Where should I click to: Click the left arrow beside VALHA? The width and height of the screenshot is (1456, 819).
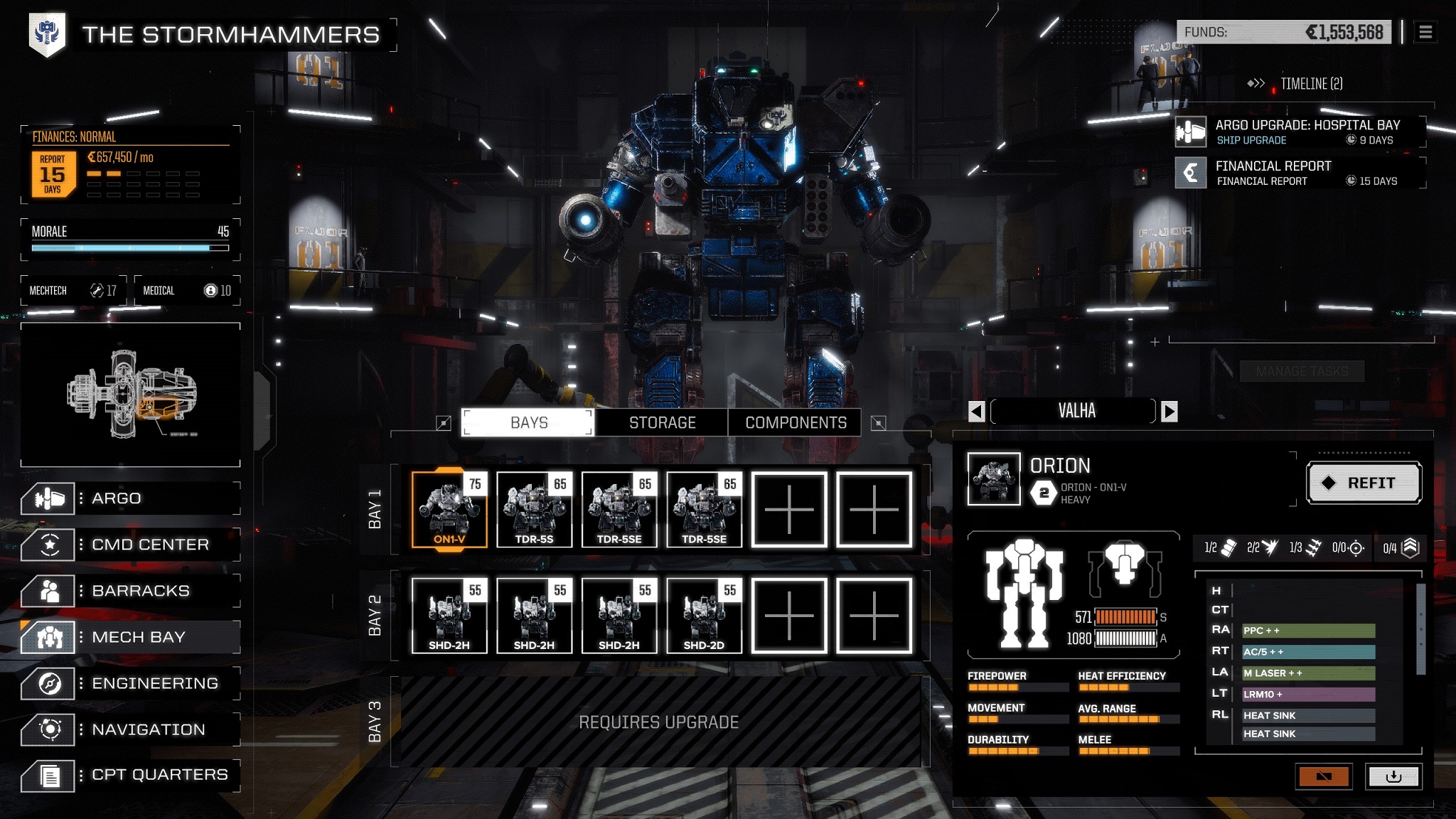pos(975,411)
